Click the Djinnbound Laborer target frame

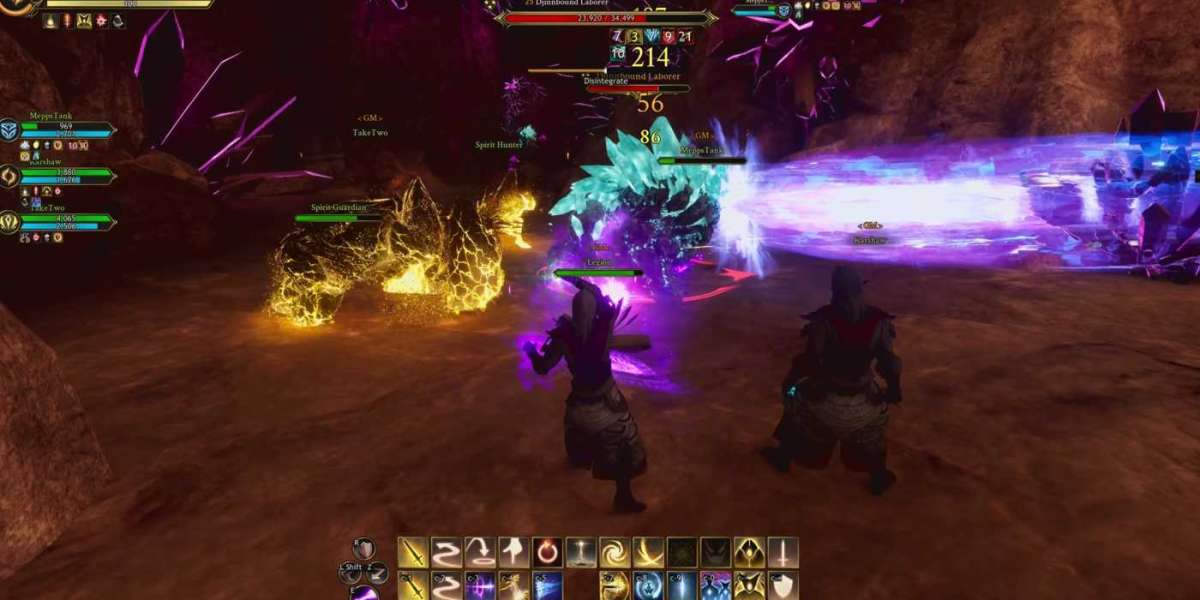[x=607, y=17]
